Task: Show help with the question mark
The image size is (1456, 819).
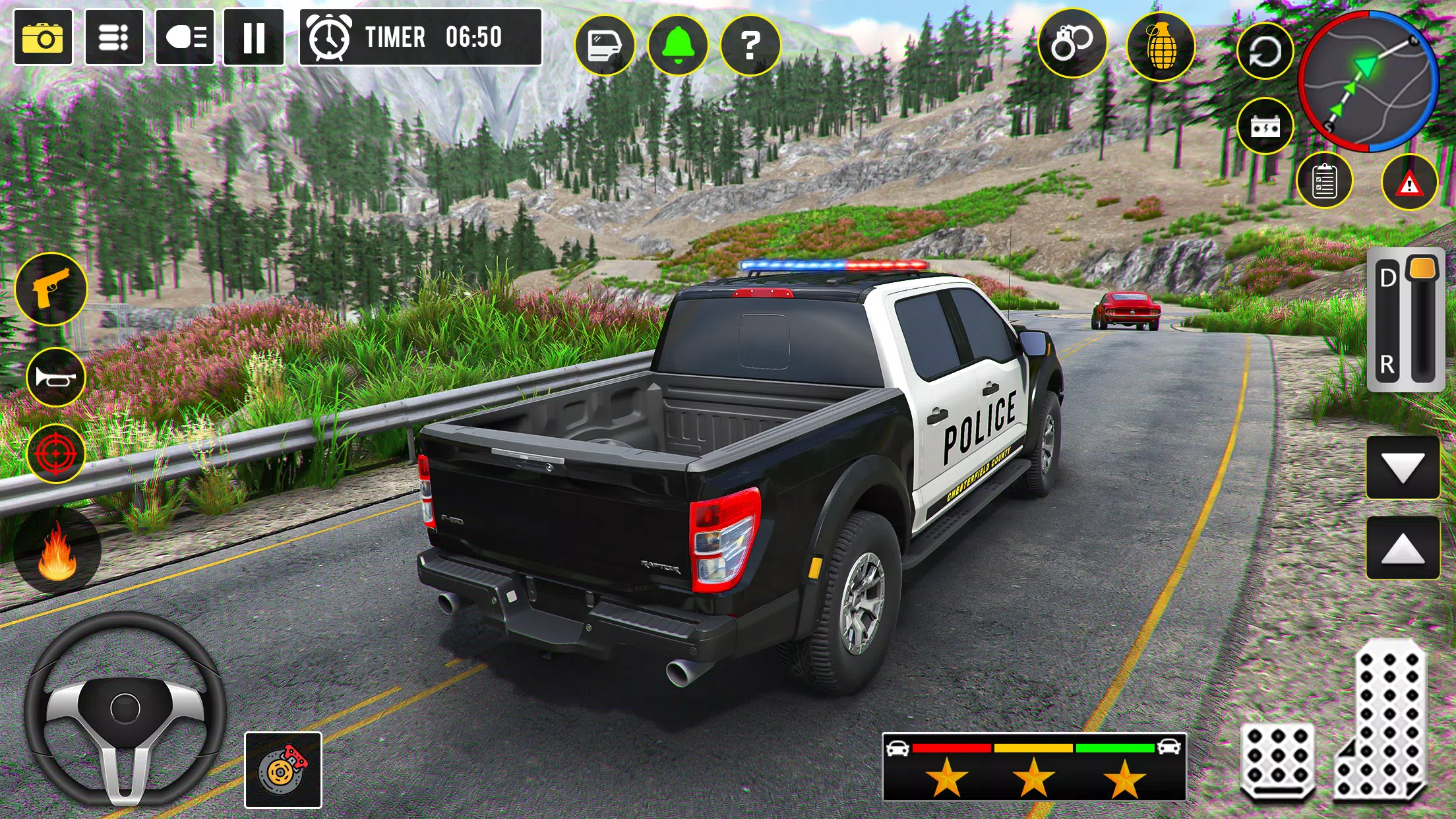Action: click(750, 45)
